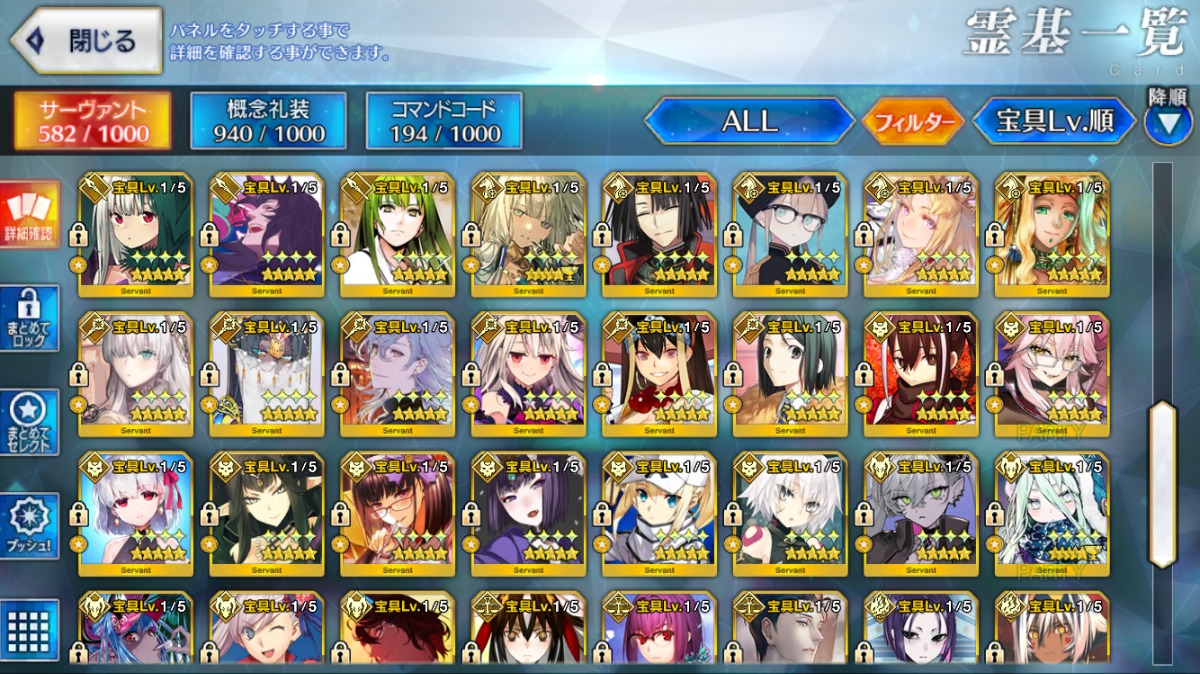Image resolution: width=1200 pixels, height=674 pixels.
Task: Close the spirit origin list with 閉じる
Action: tap(86, 40)
